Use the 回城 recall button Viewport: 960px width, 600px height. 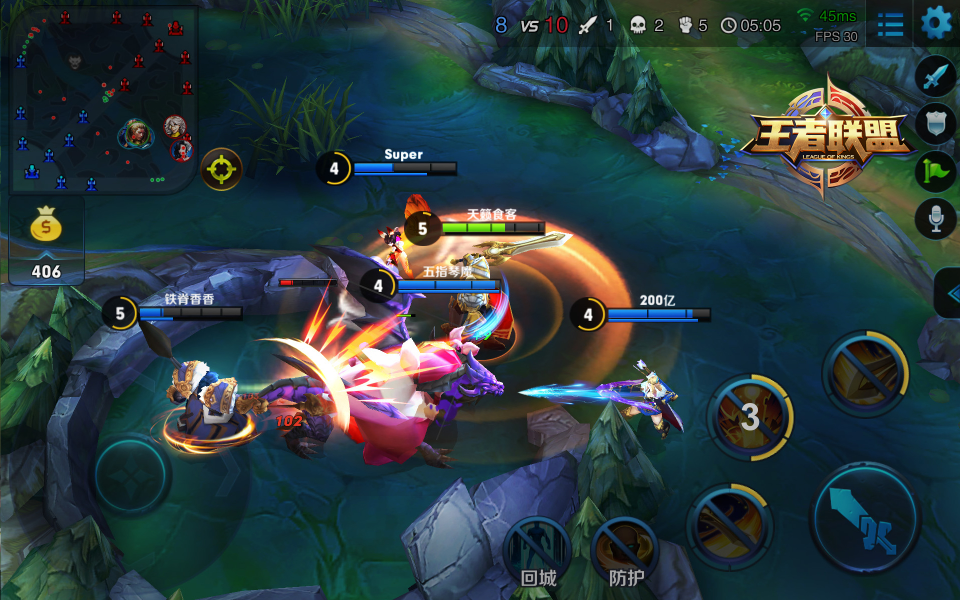click(x=538, y=550)
